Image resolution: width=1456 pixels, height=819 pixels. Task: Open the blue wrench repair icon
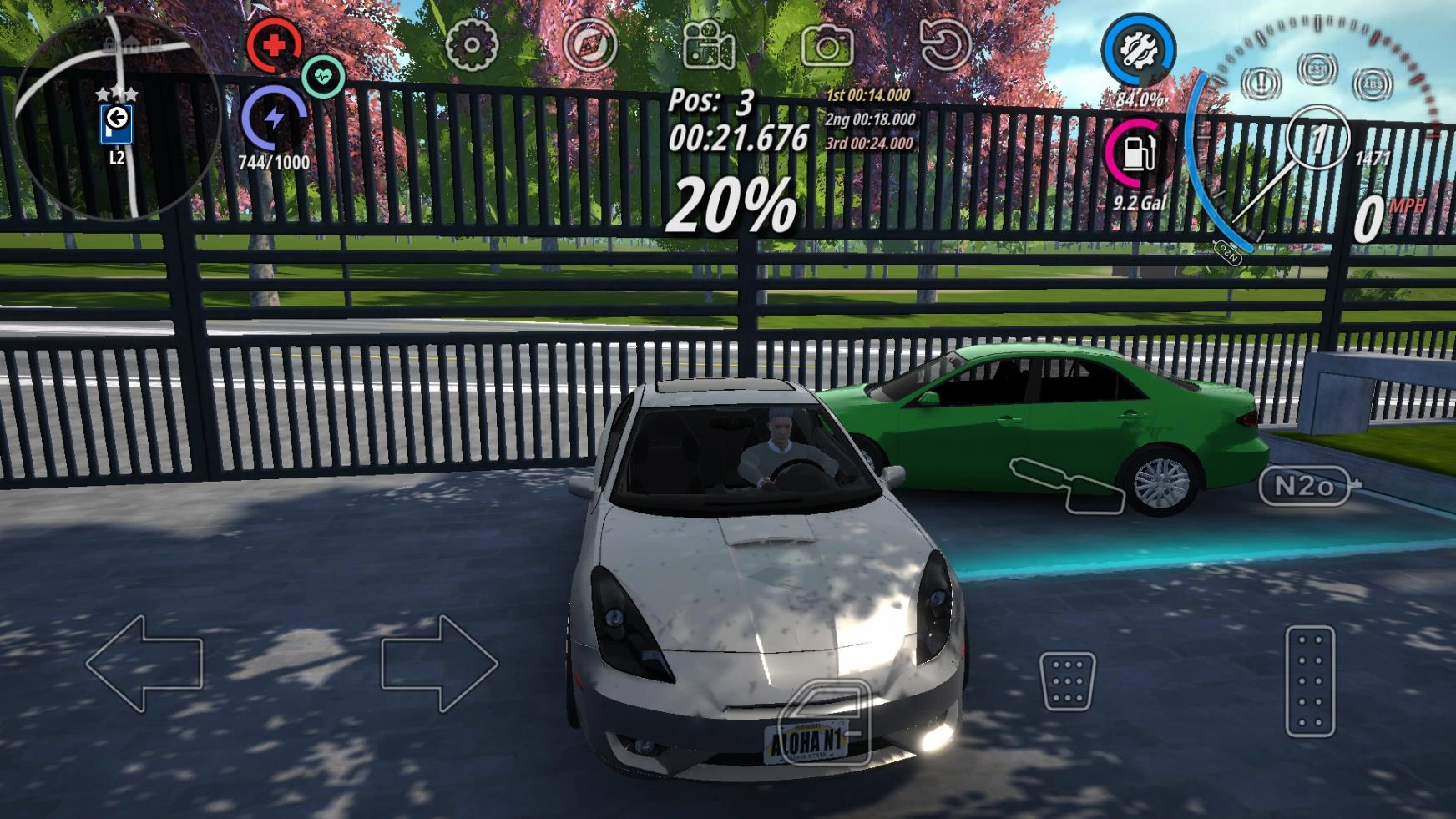[1137, 51]
